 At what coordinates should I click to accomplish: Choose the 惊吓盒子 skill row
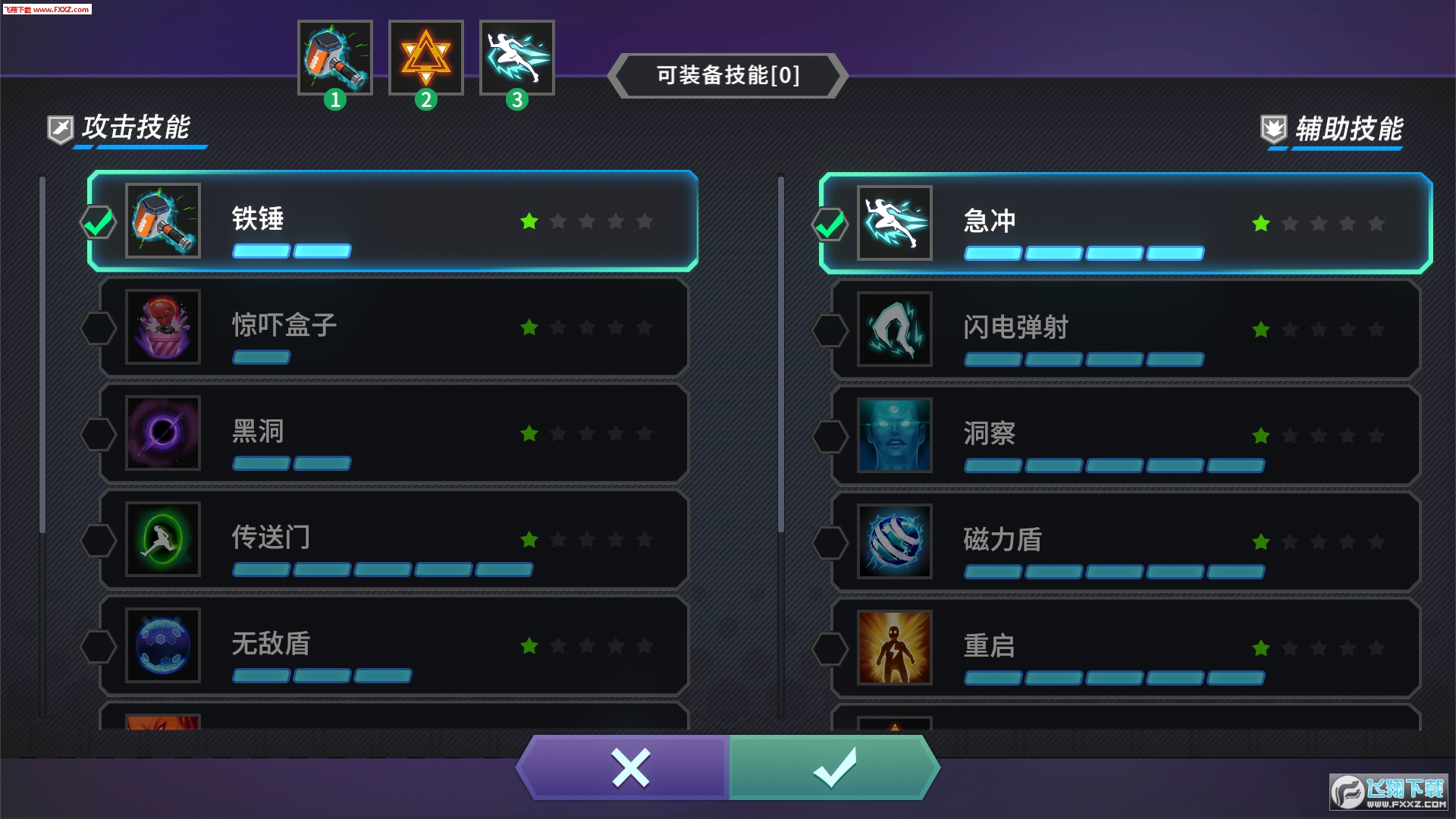[393, 327]
